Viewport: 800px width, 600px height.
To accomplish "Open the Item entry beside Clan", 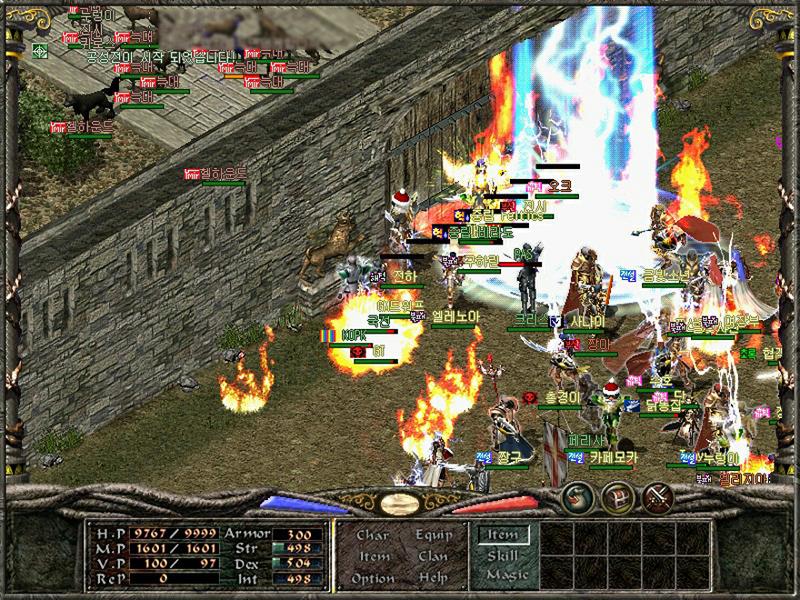I will coord(373,557).
